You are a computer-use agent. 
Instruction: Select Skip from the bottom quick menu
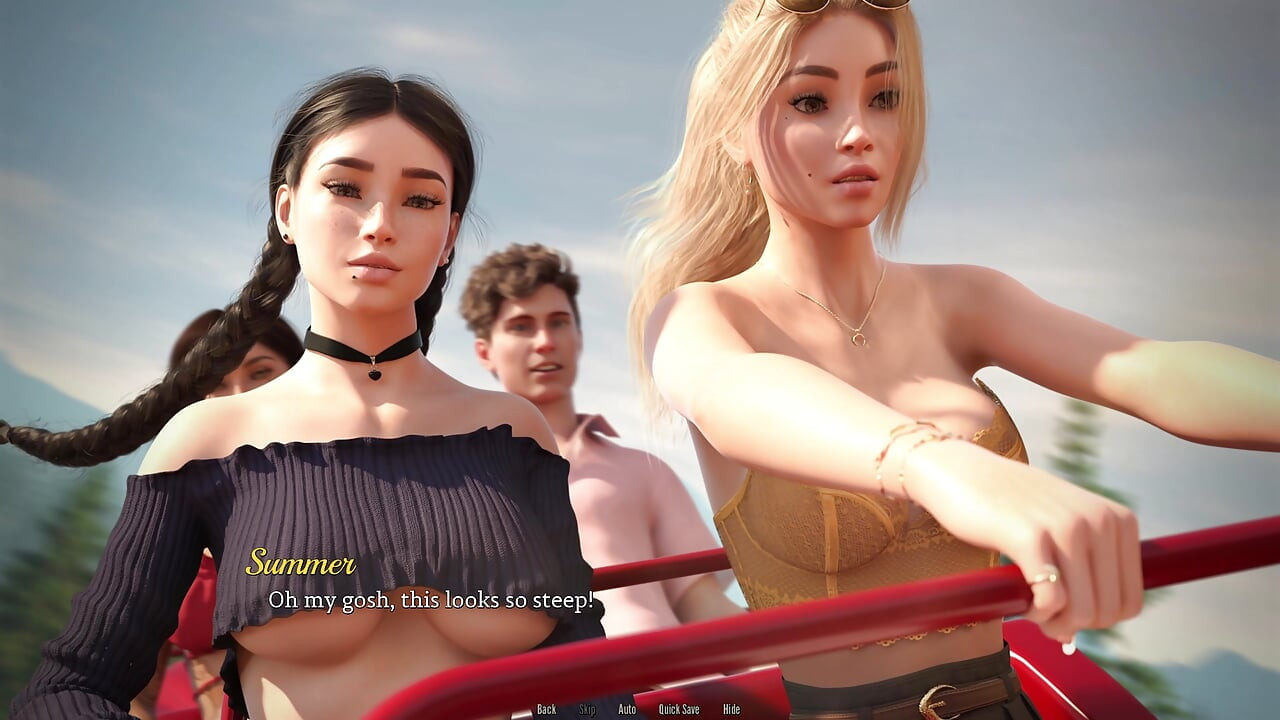point(586,708)
